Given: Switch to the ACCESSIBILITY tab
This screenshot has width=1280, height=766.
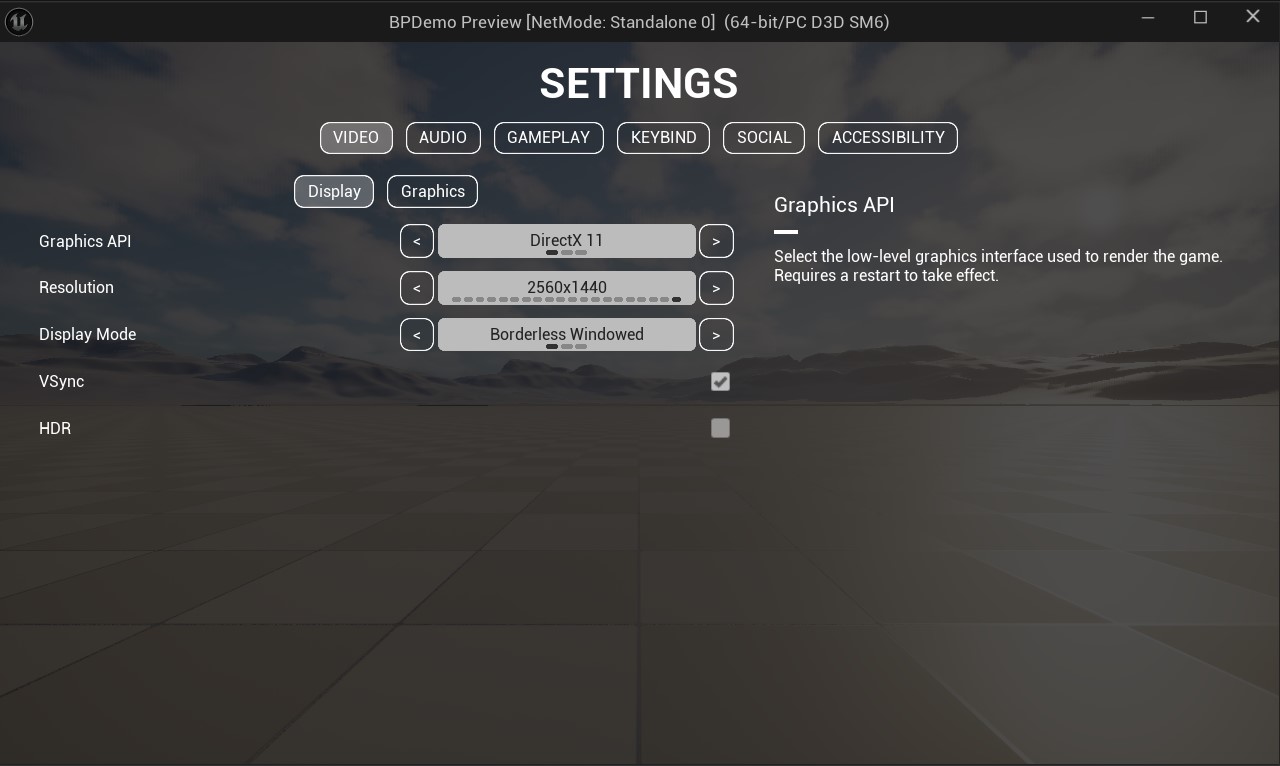Looking at the screenshot, I should 887,137.
